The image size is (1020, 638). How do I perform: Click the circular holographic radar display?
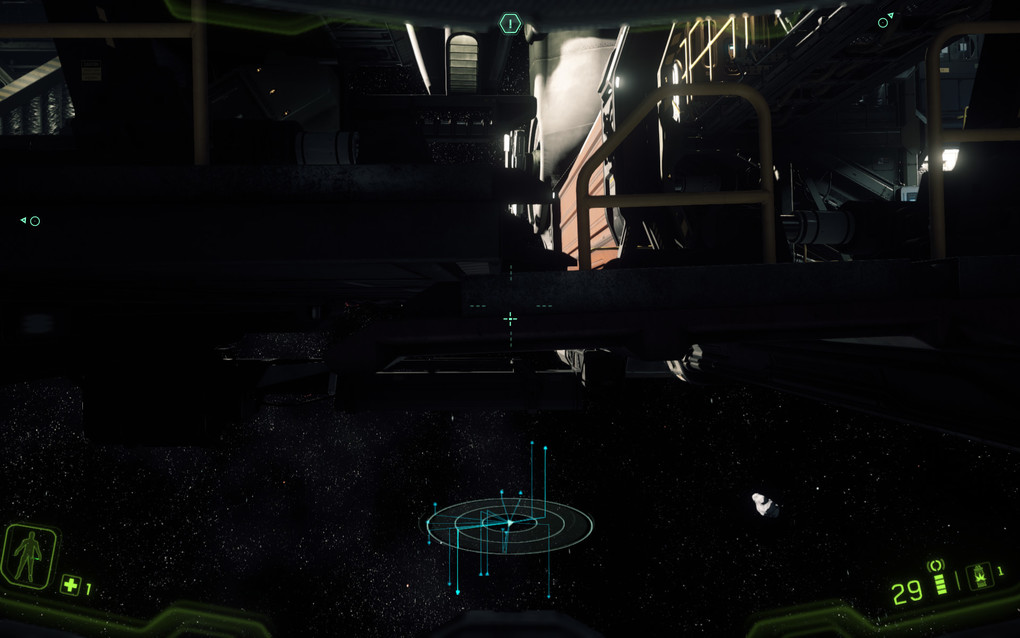(509, 523)
